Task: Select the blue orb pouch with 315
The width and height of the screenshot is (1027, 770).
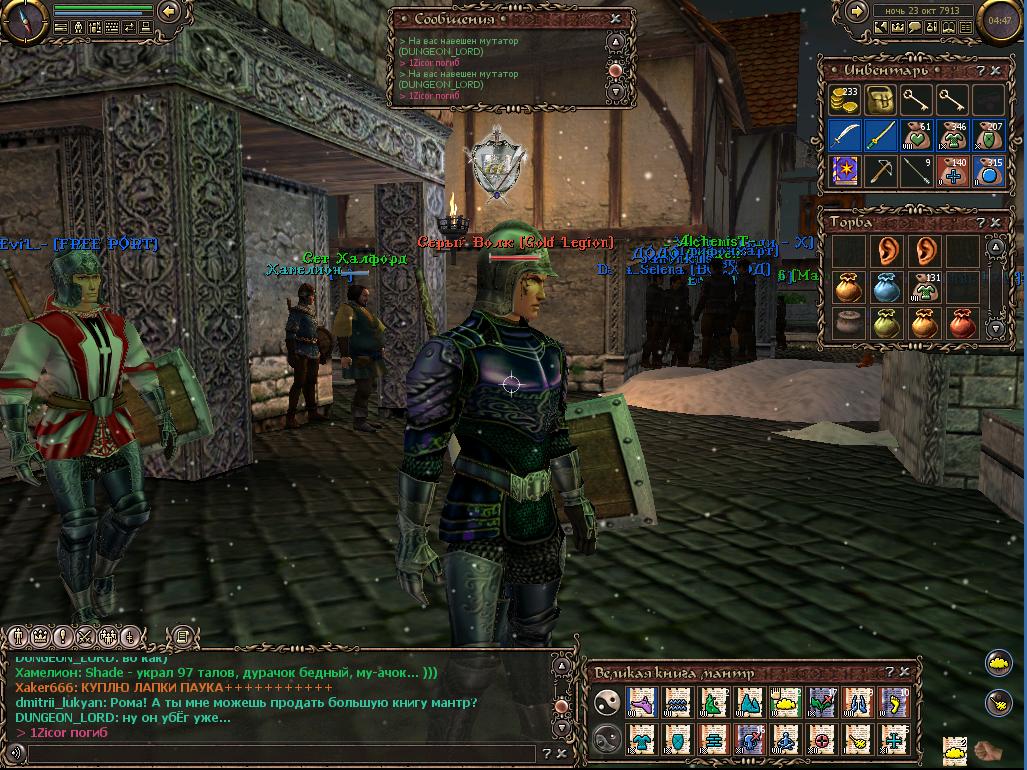Action: [988, 171]
